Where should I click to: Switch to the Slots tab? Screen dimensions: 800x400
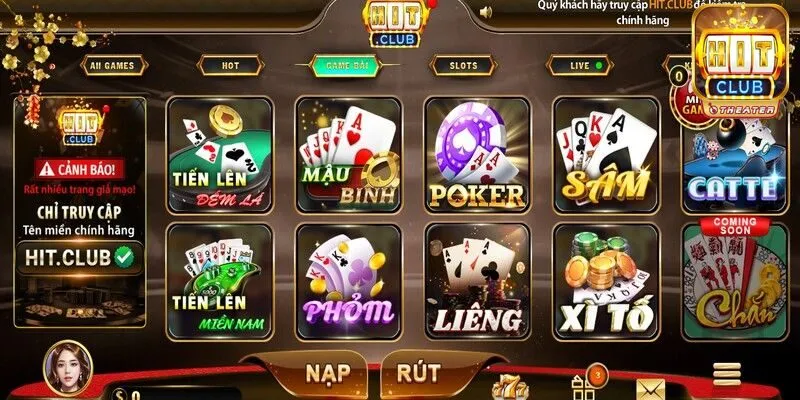(x=464, y=66)
